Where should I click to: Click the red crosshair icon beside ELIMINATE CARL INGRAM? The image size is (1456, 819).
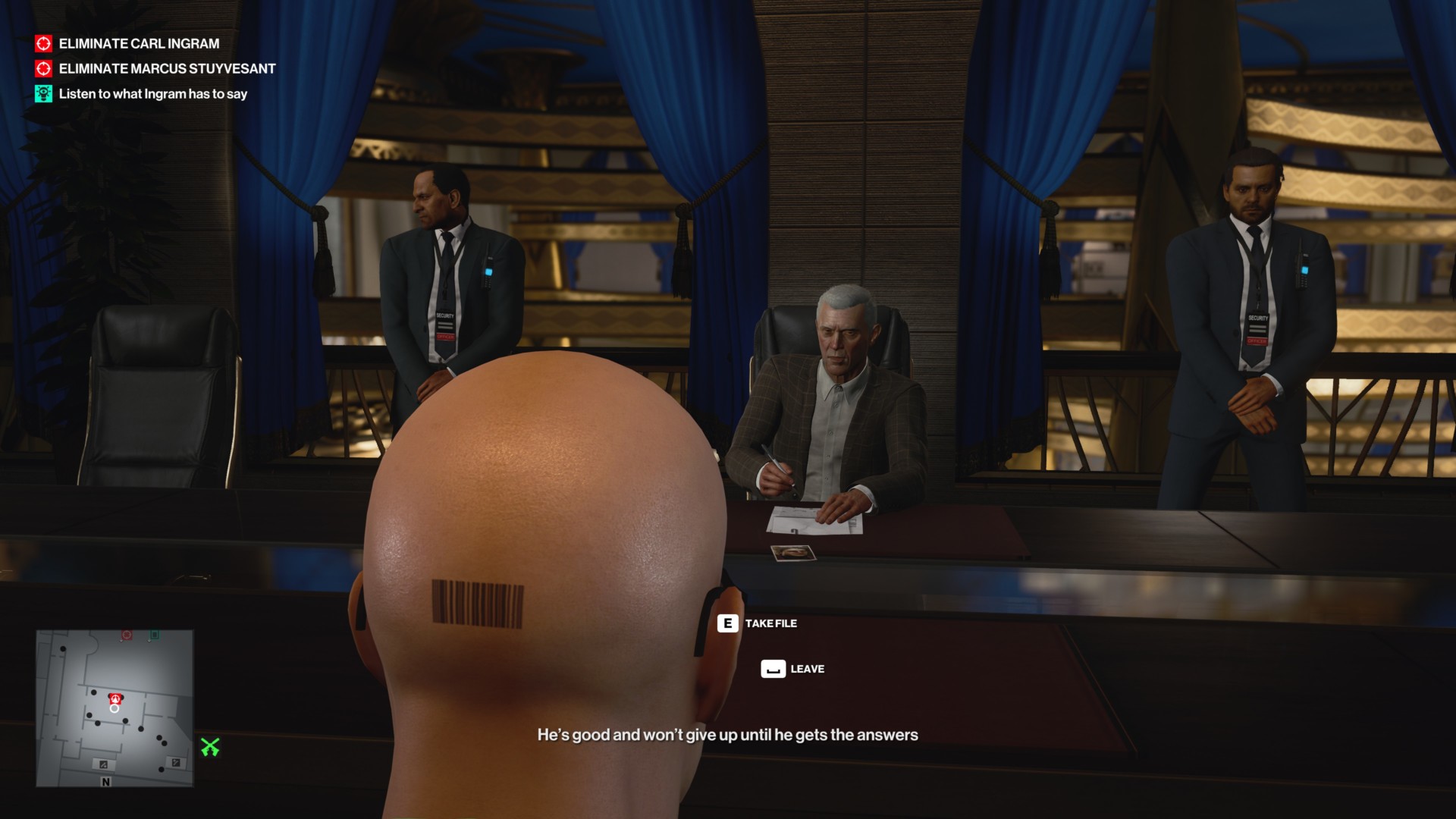(43, 44)
